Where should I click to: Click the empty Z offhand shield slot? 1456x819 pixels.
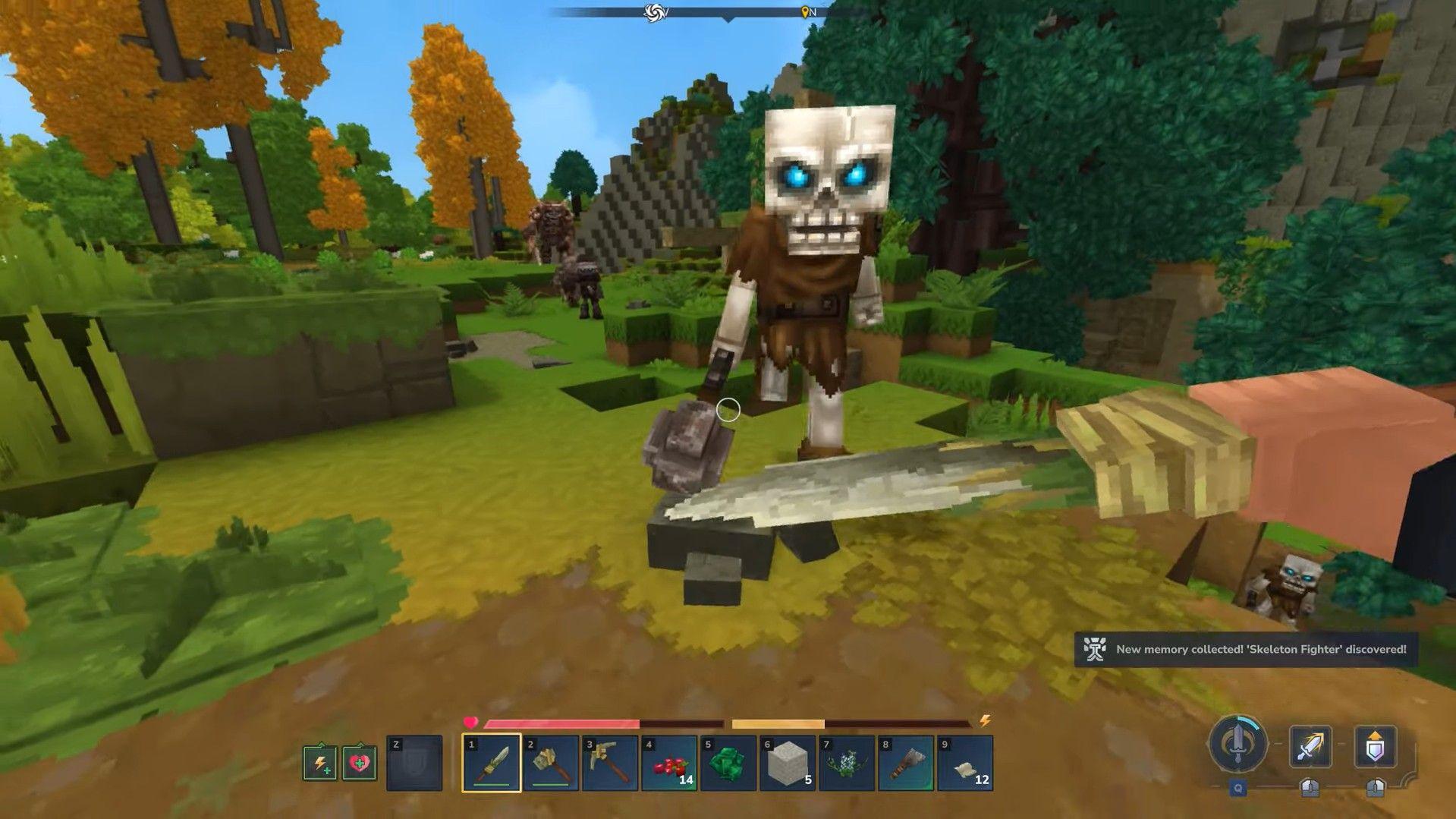coord(414,761)
